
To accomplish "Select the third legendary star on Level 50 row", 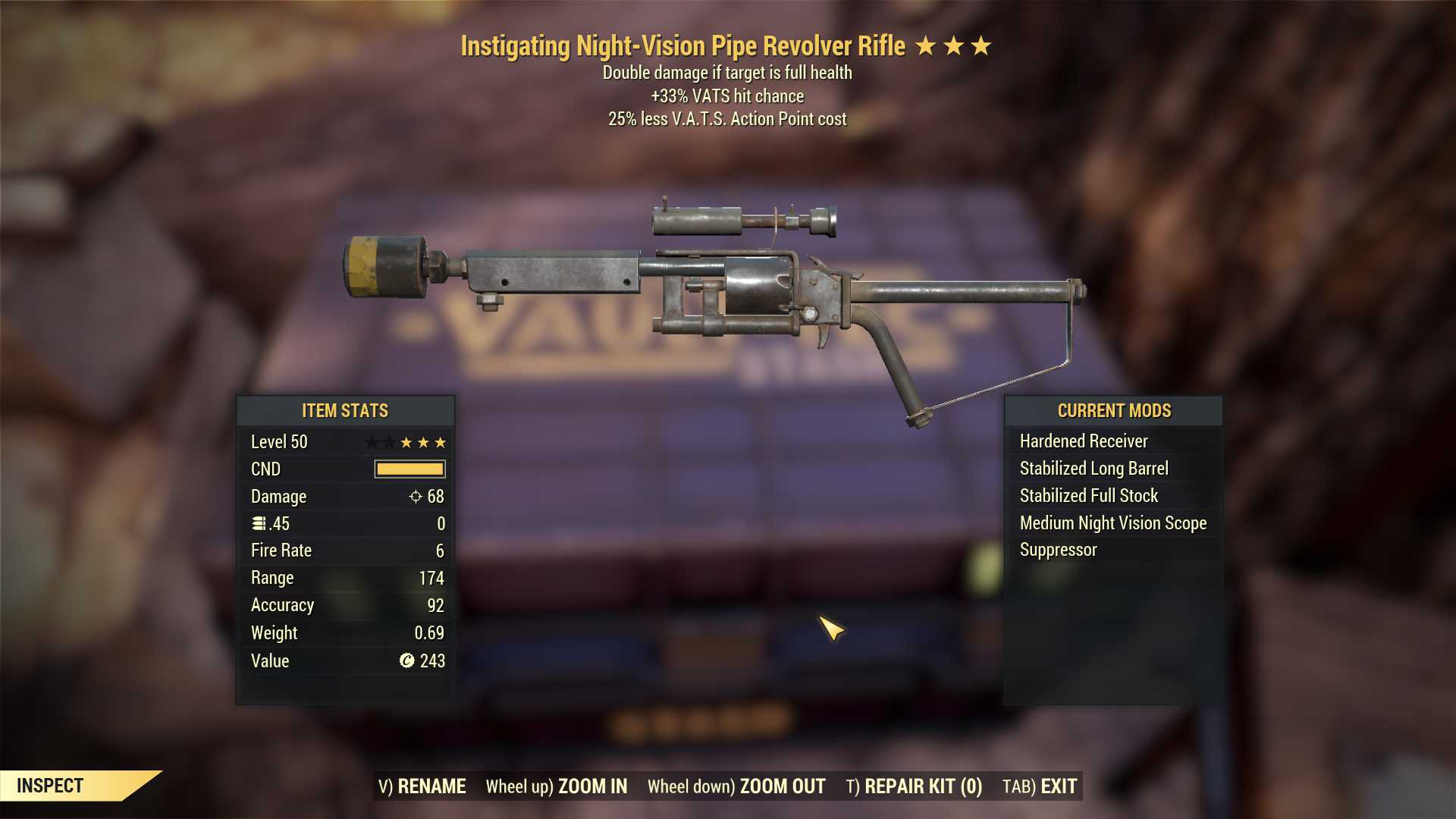I will 441,441.
